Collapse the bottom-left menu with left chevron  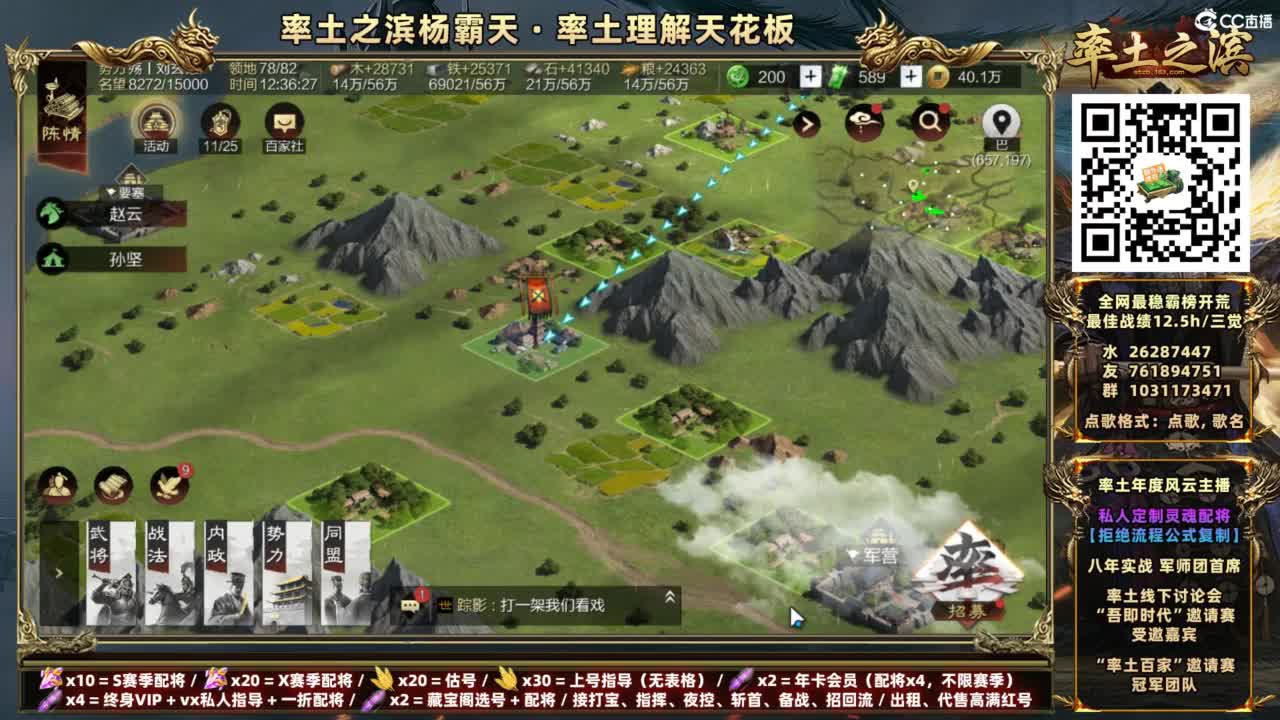click(x=59, y=573)
